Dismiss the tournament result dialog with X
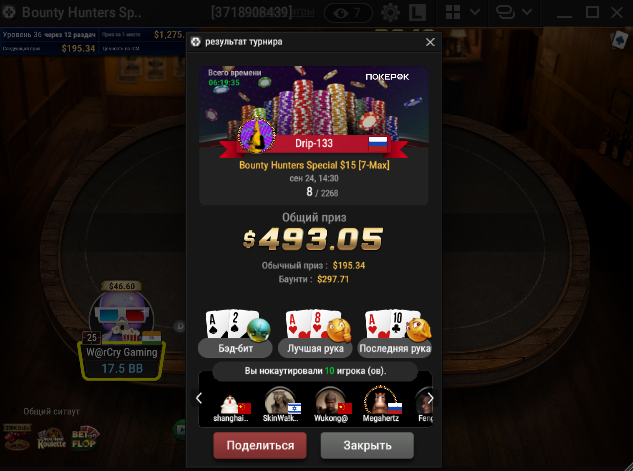Screen dimensions: 633x471 point(431,42)
